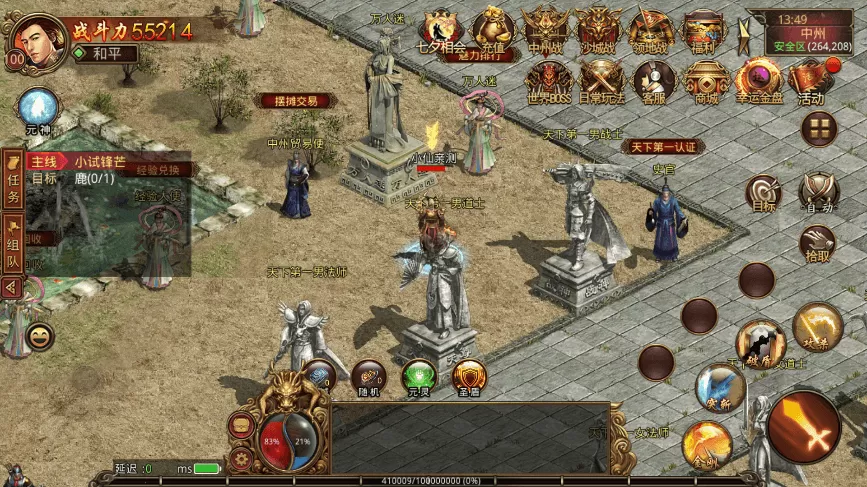Screen dimensions: 867x487
Task: Open the 世界BOSS panel
Action: (x=547, y=78)
